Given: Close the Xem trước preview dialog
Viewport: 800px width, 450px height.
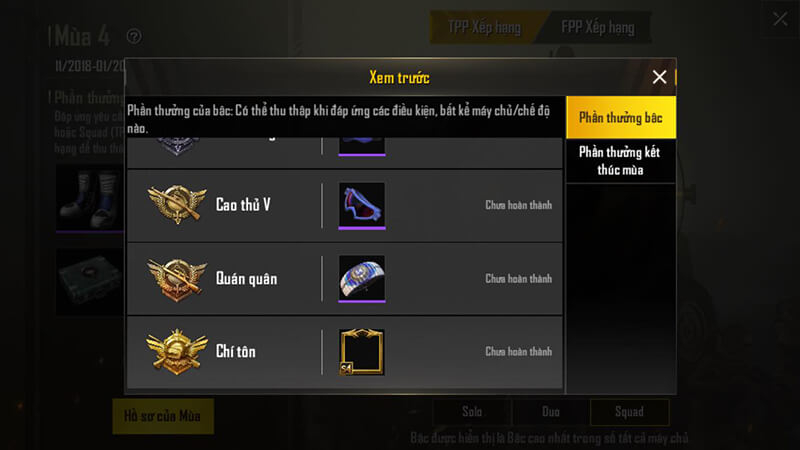Looking at the screenshot, I should click(659, 77).
